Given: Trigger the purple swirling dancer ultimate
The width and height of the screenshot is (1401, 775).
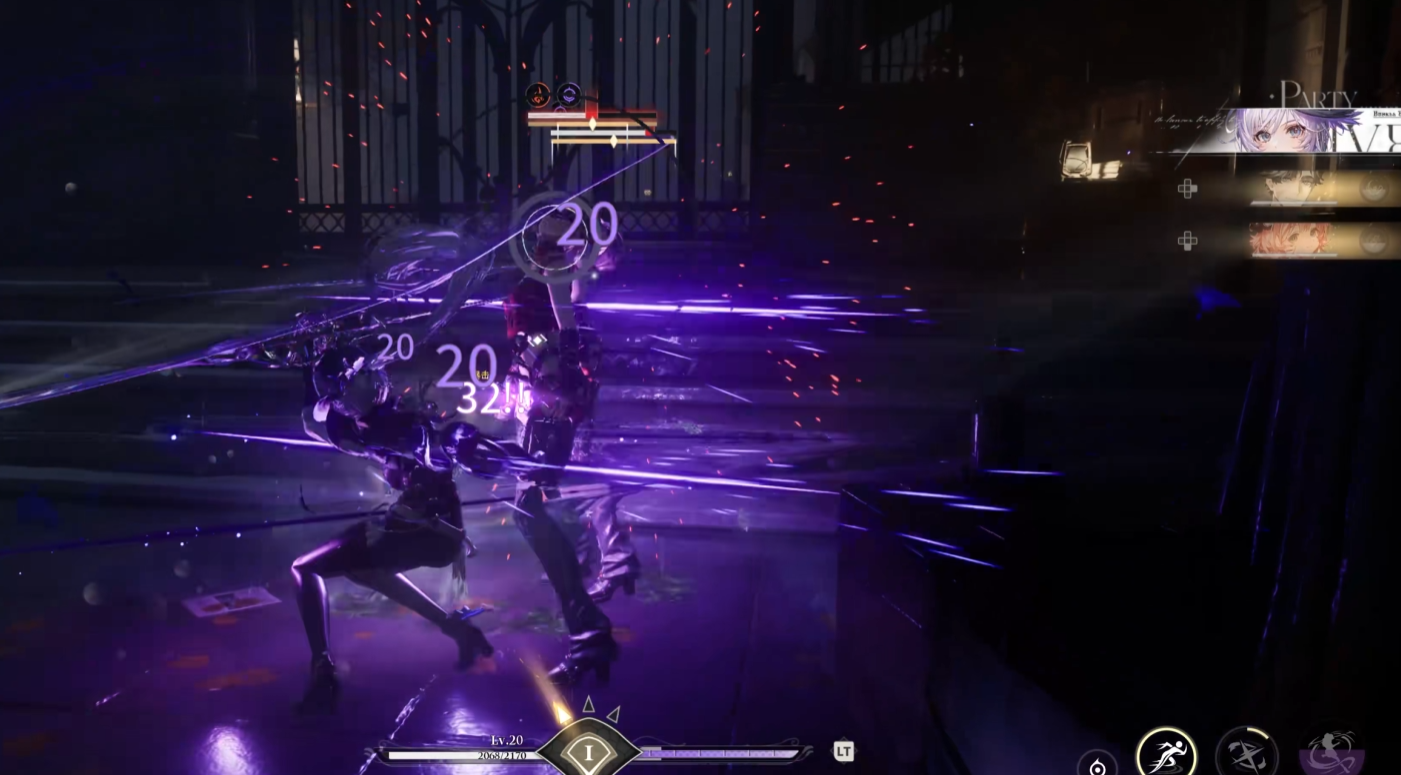Looking at the screenshot, I should pyautogui.click(x=1333, y=752).
